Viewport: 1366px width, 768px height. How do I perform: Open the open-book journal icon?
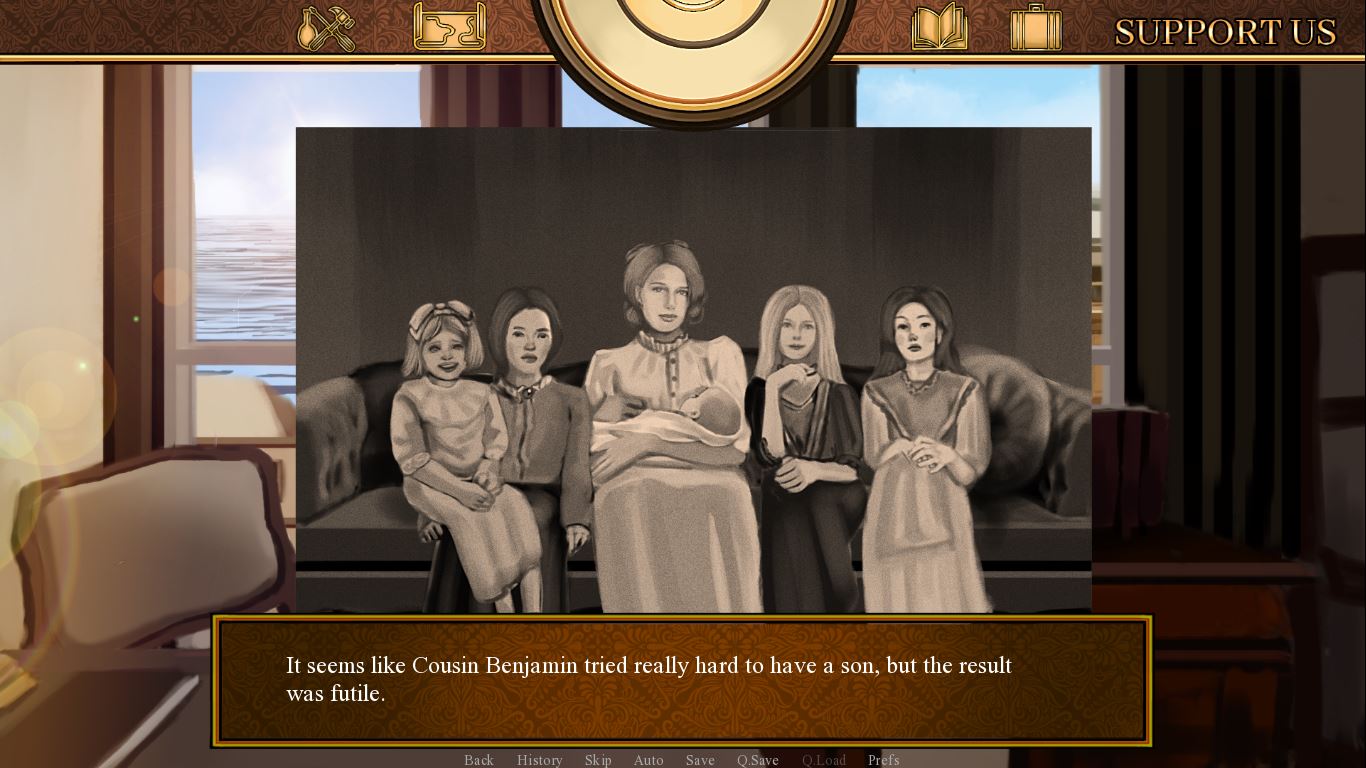click(x=939, y=27)
